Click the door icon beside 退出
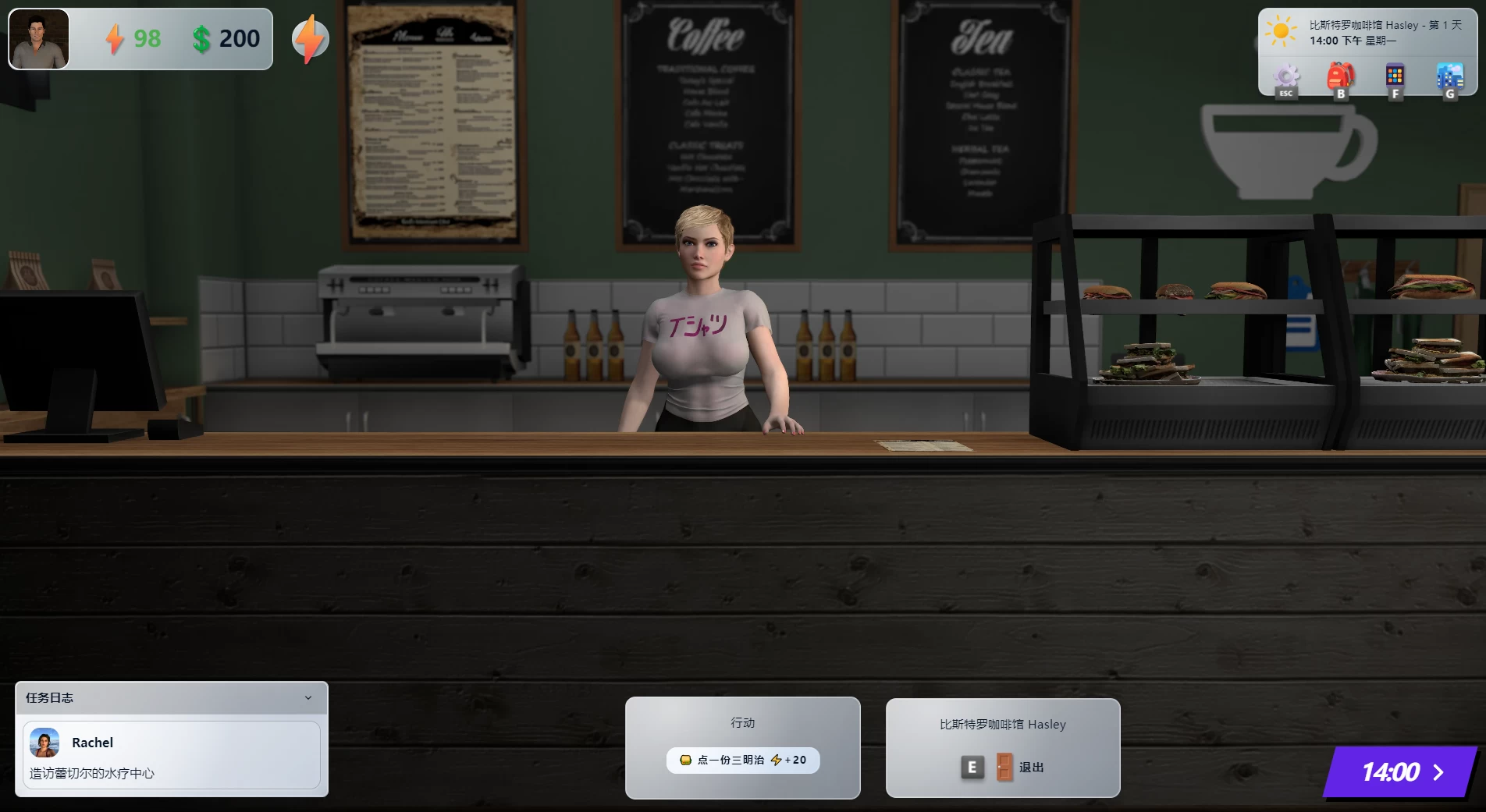Image resolution: width=1486 pixels, height=812 pixels. point(1001,767)
